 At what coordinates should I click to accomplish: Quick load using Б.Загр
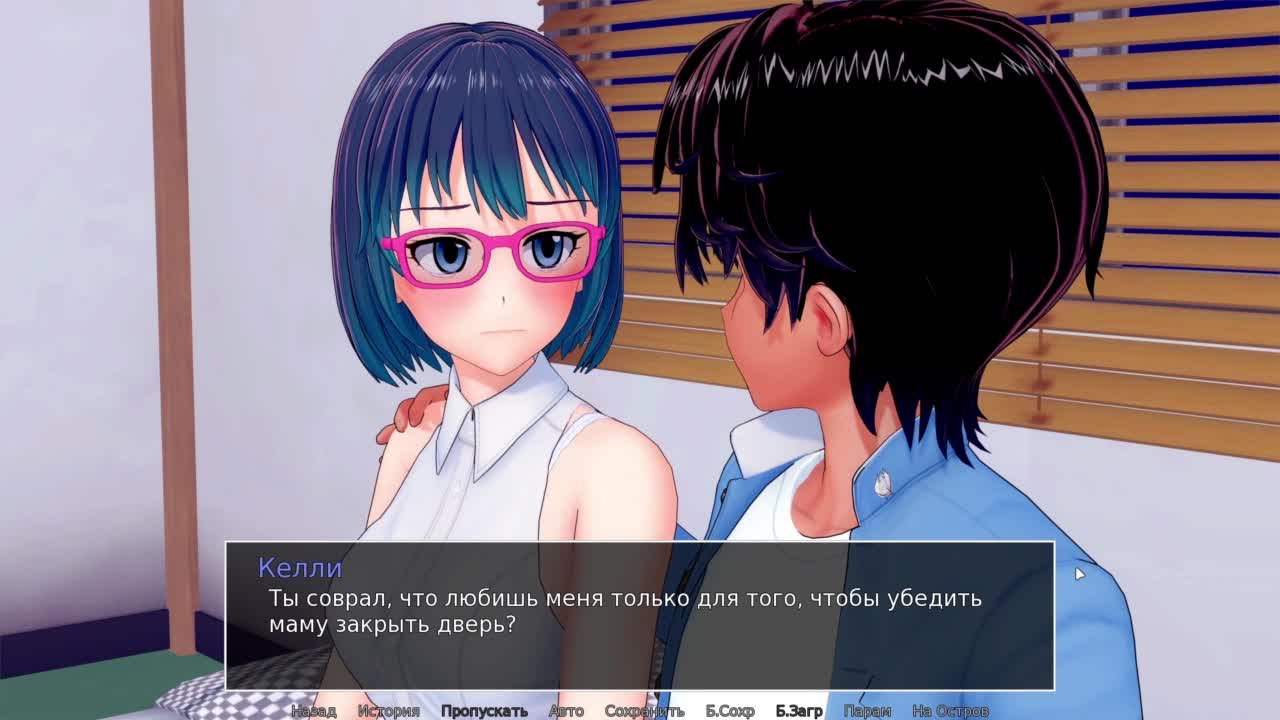pyautogui.click(x=799, y=711)
